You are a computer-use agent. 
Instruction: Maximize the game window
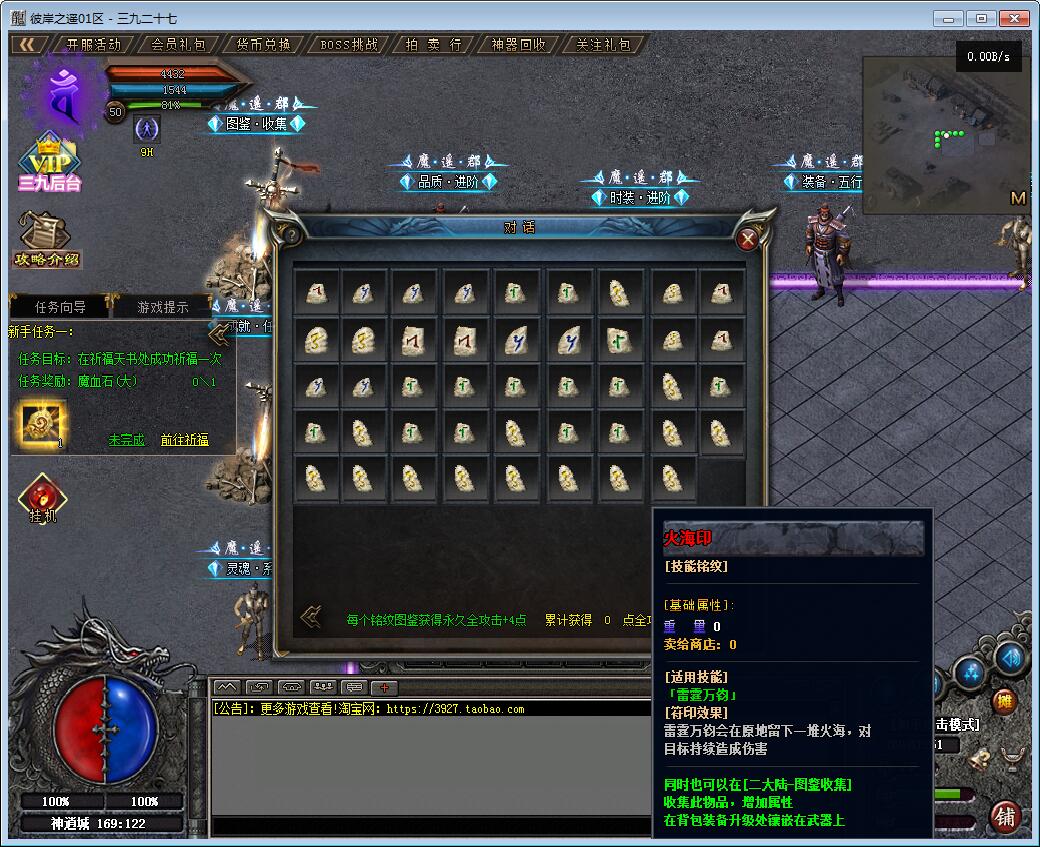pyautogui.click(x=981, y=18)
